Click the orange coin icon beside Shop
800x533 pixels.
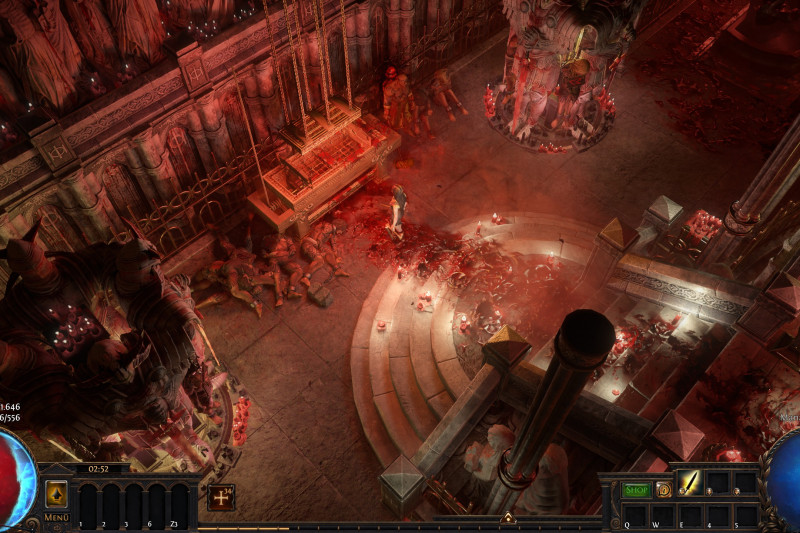coord(663,490)
